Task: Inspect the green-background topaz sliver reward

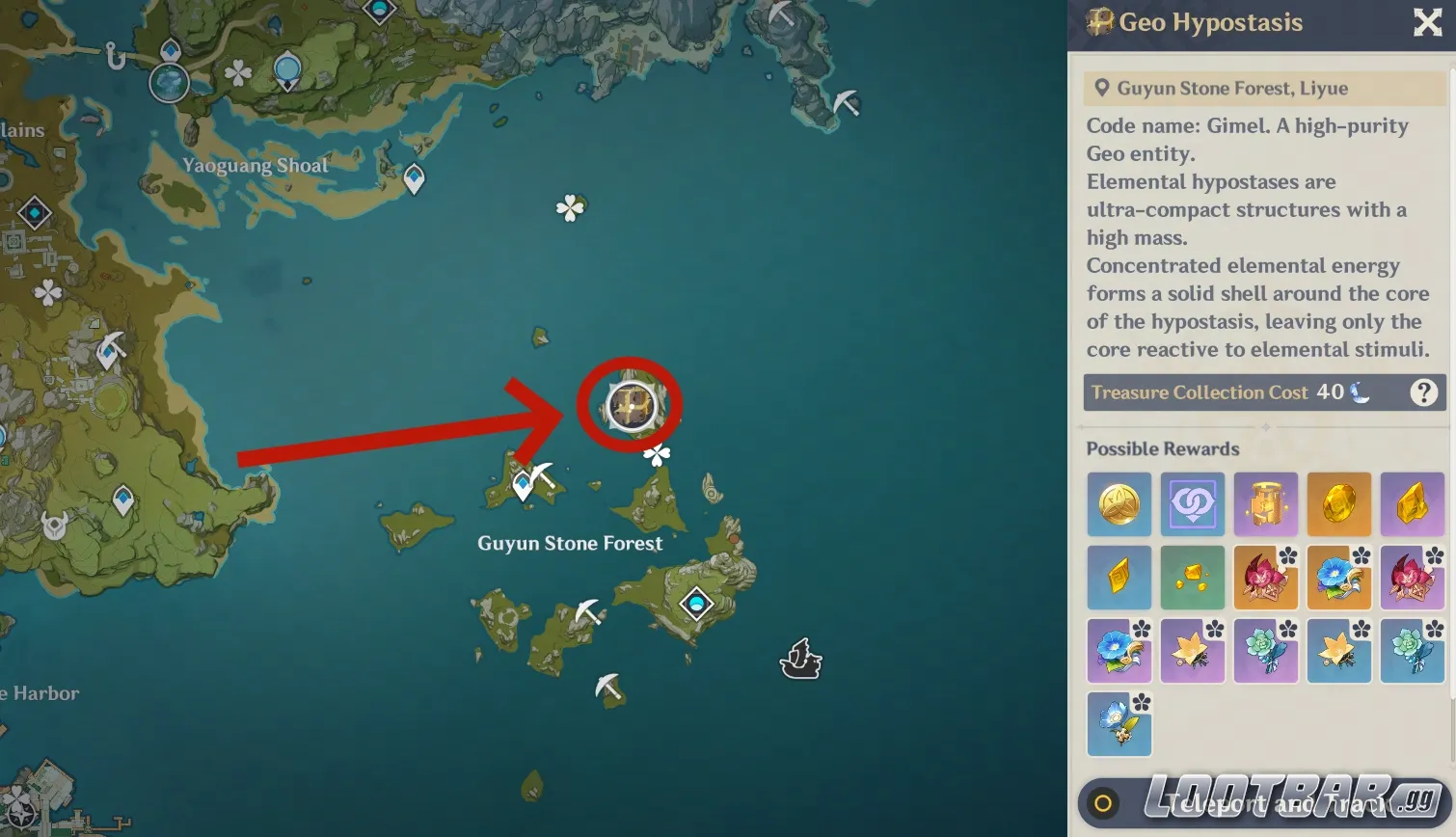Action: [1192, 578]
